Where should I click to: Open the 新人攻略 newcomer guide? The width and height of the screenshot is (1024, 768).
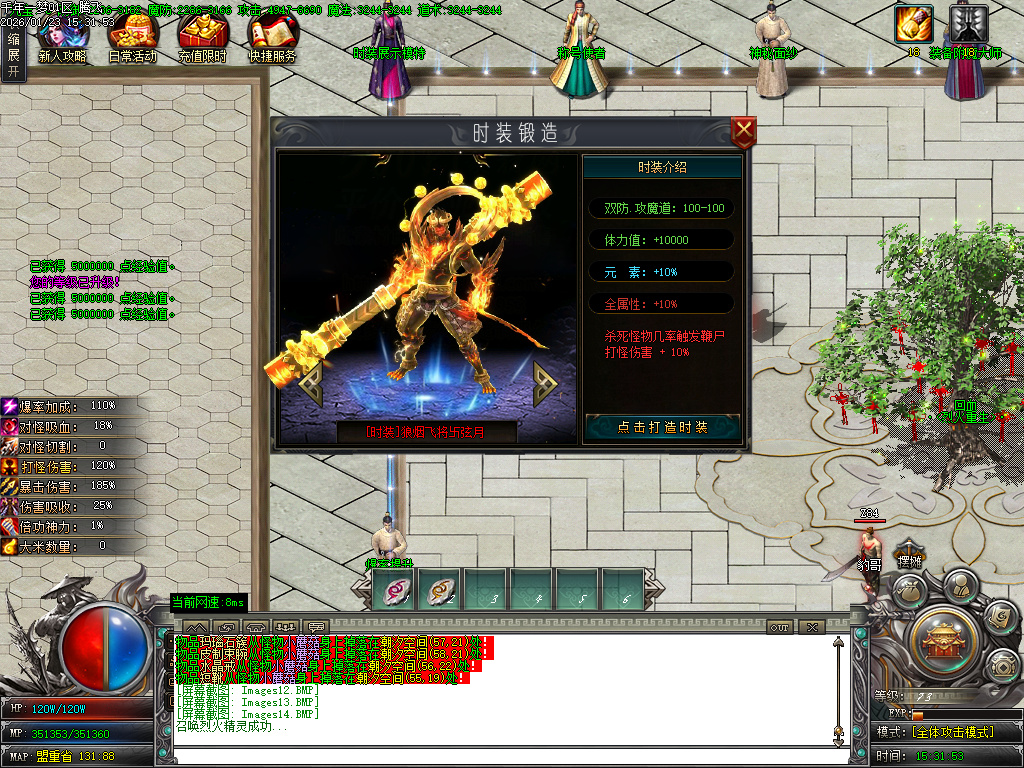(62, 38)
